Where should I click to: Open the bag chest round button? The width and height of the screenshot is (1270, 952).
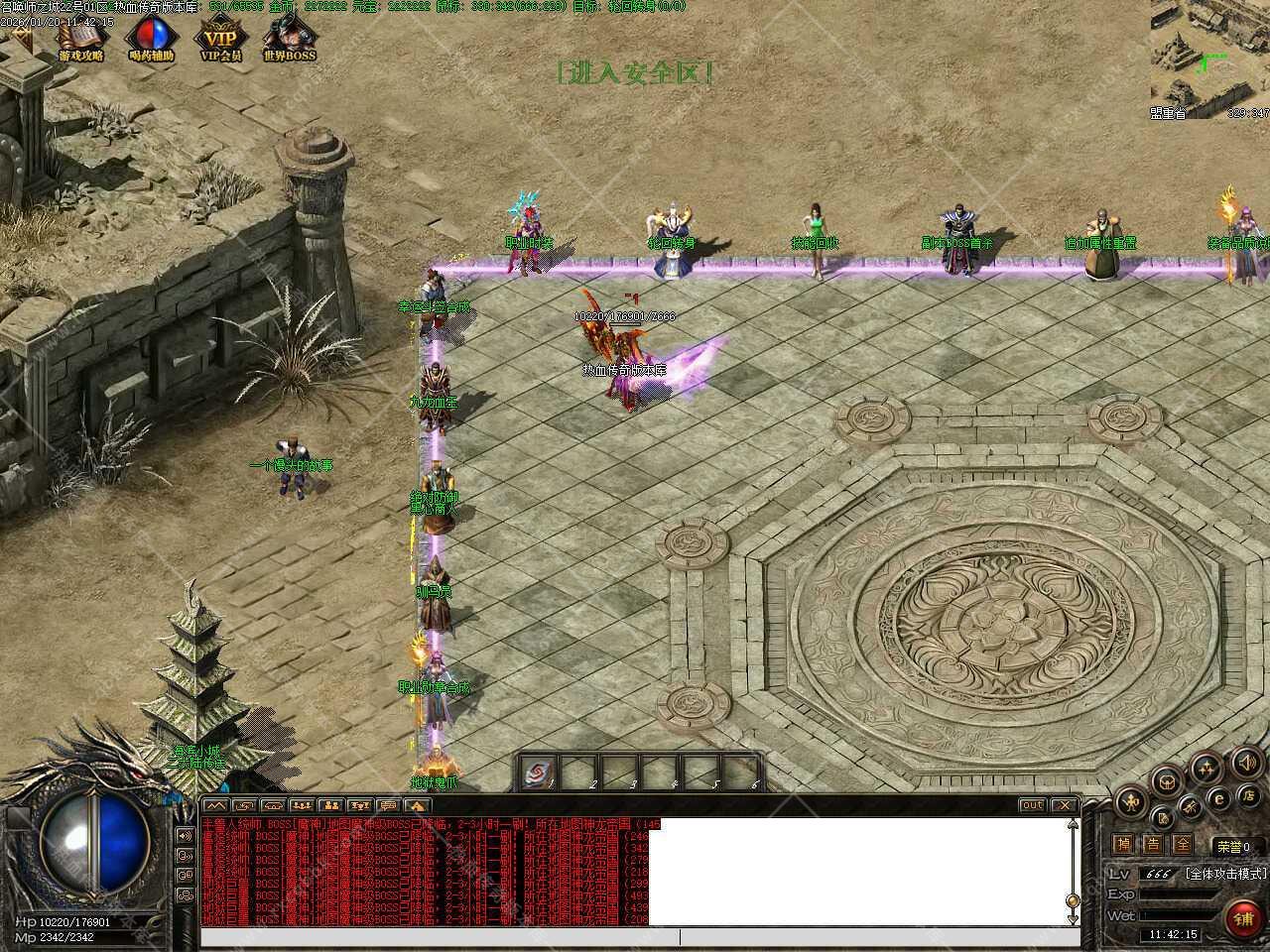coord(1166,781)
